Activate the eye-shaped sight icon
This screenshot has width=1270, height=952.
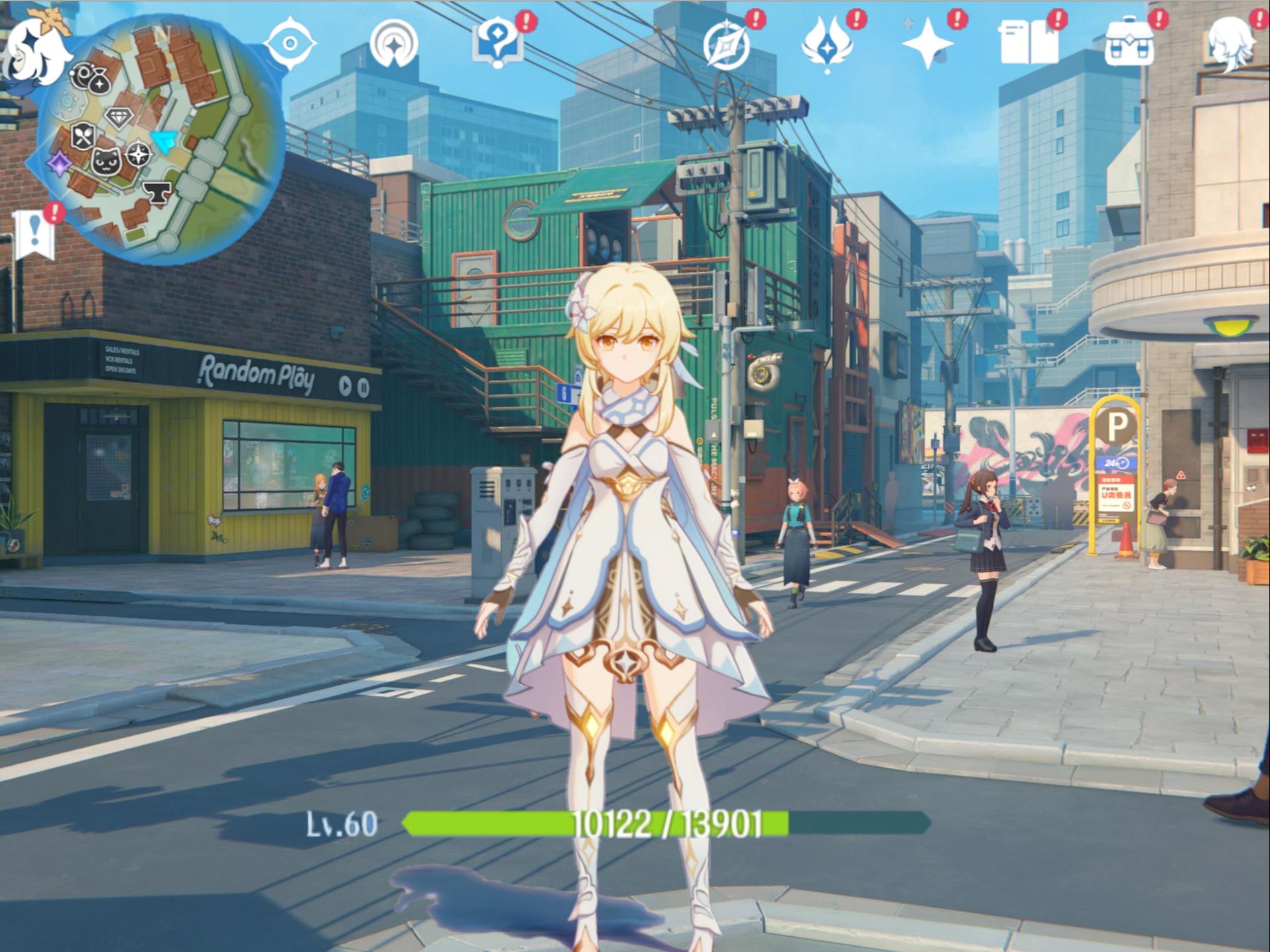point(289,44)
